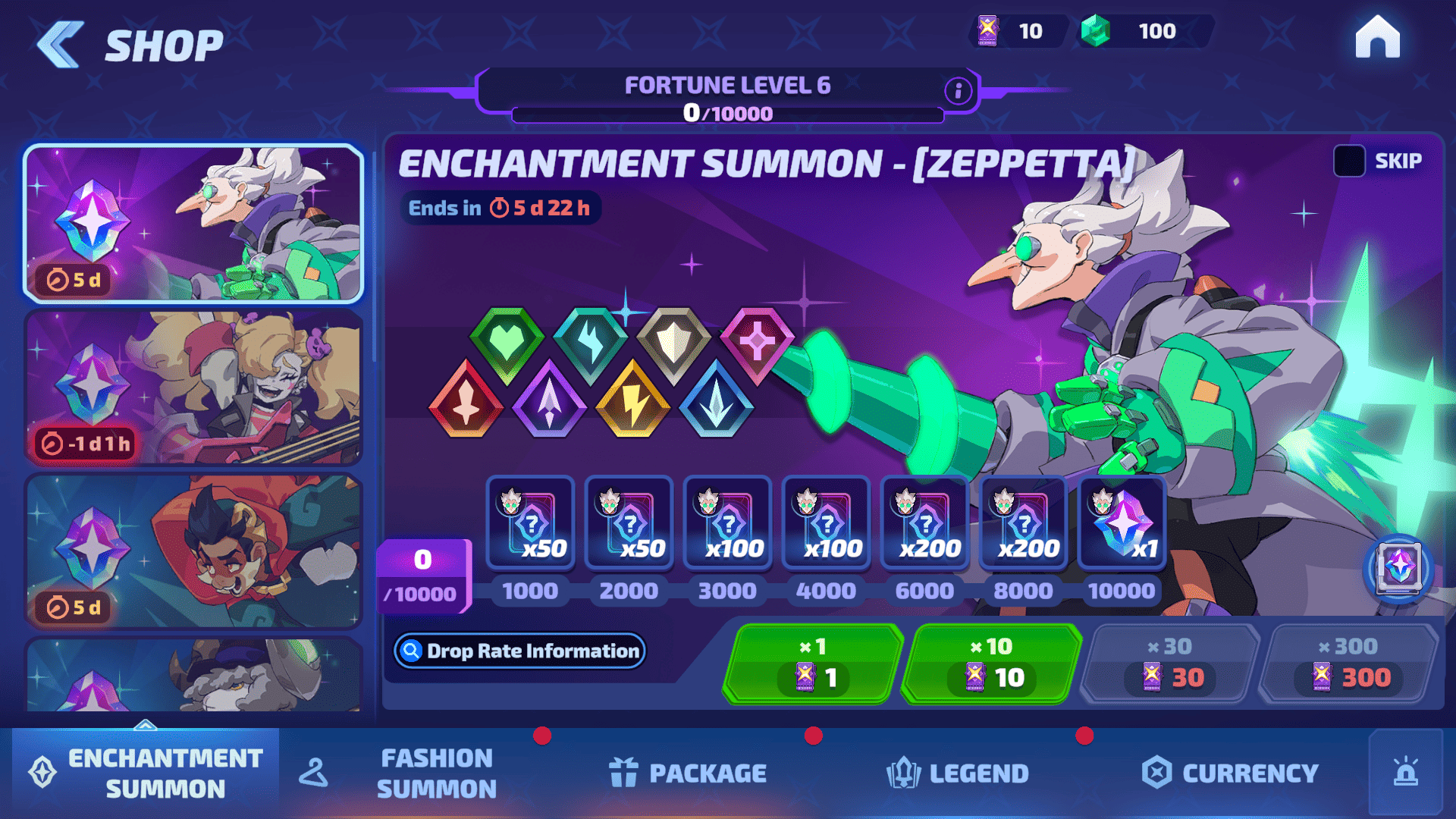
Task: Open the enchantment book icon
Action: tap(1398, 568)
